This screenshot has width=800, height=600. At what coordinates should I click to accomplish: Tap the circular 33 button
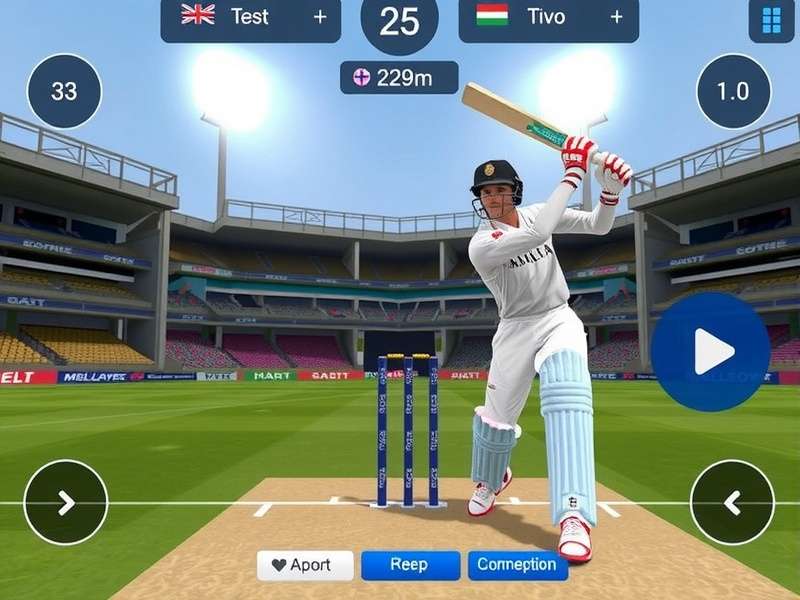tap(64, 91)
